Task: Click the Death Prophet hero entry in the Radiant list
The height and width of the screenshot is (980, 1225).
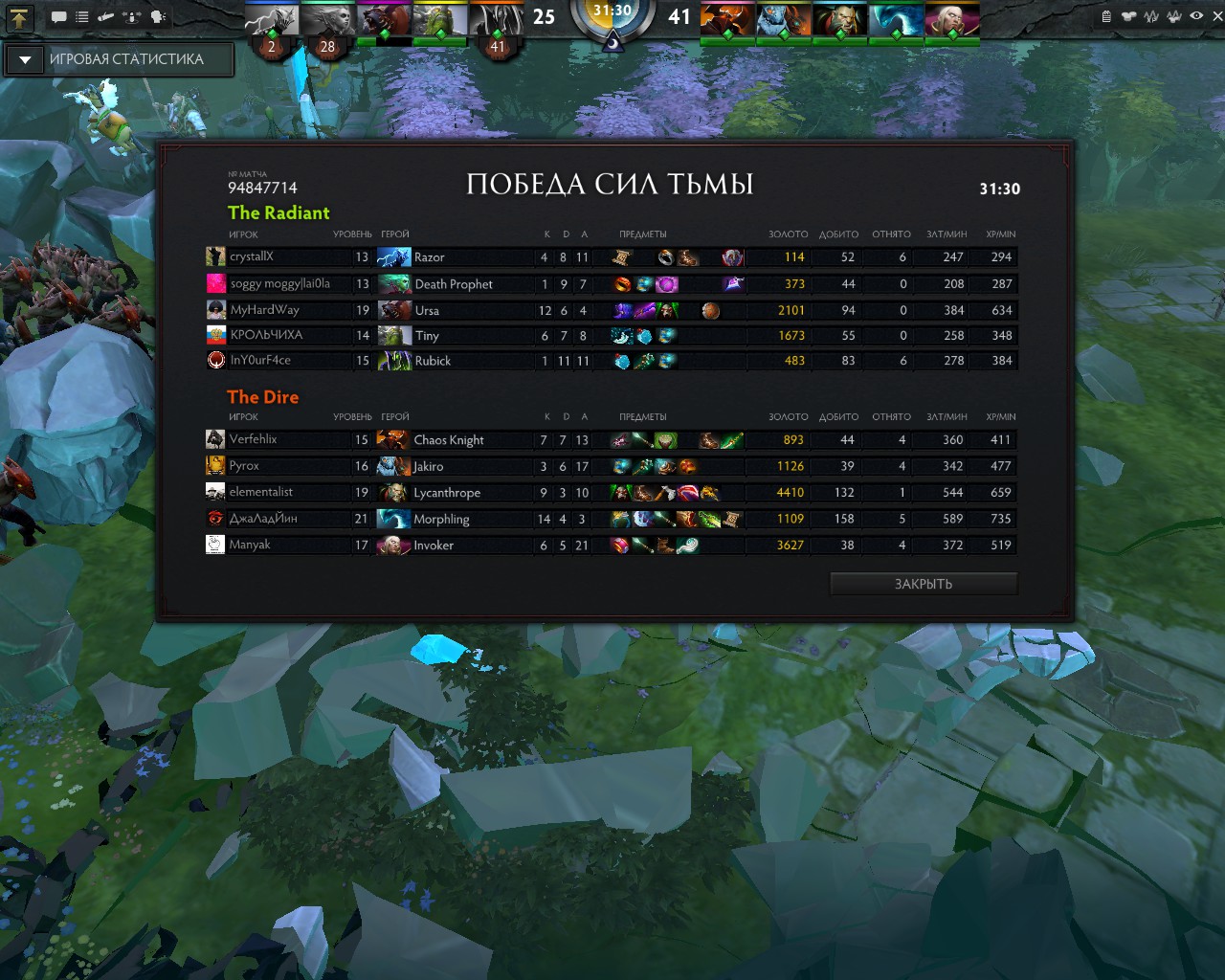Action: click(453, 284)
